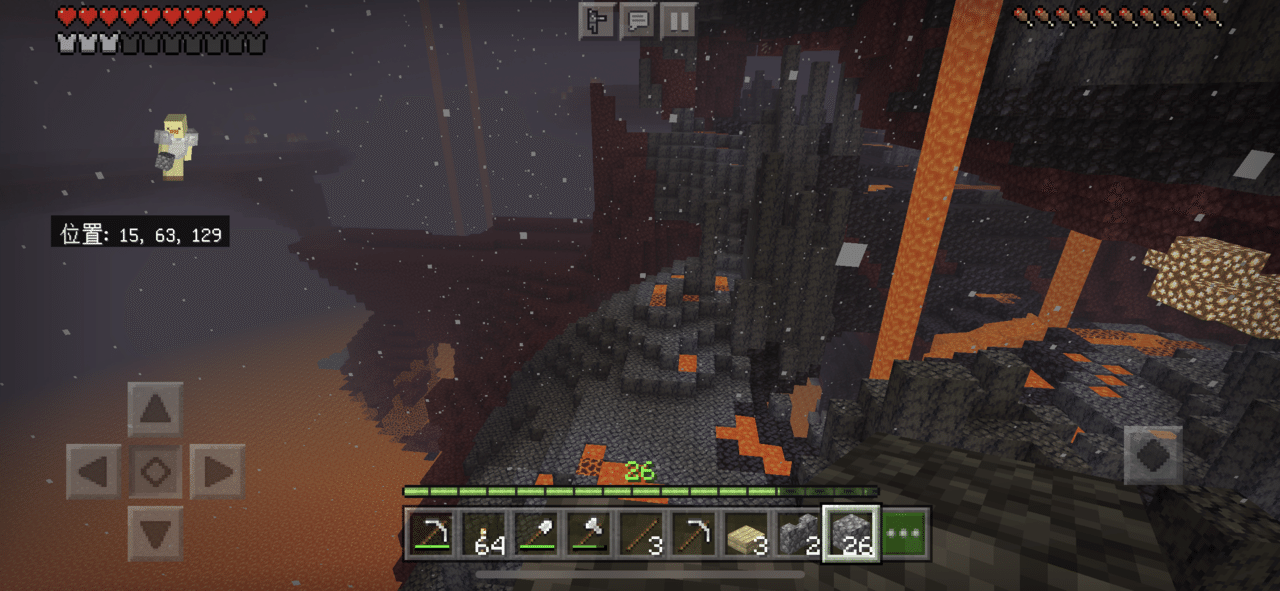1280x591 pixels.
Task: Open inventory with the three-dot button
Action: [x=905, y=534]
